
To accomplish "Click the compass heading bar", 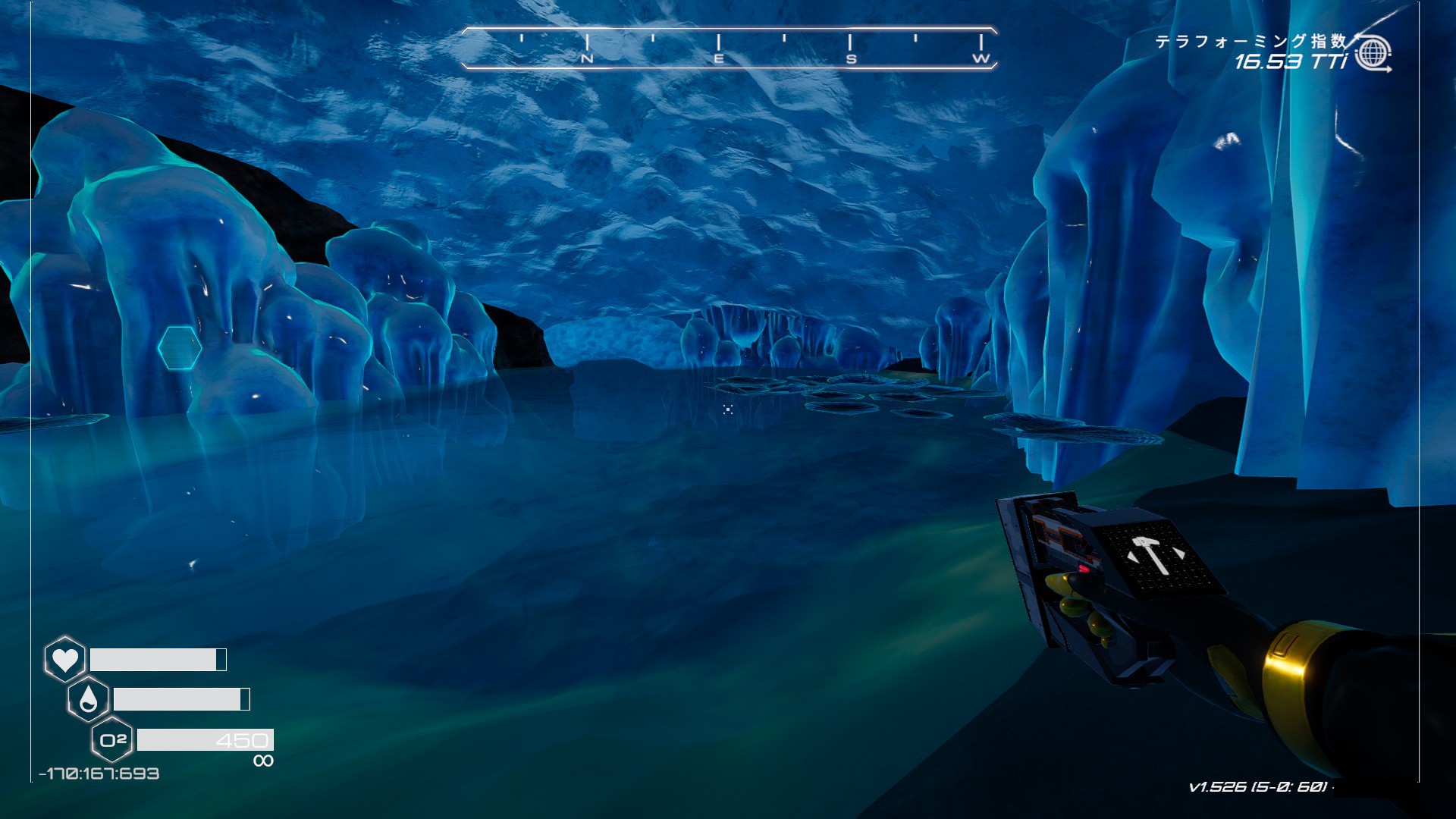I will click(x=729, y=48).
